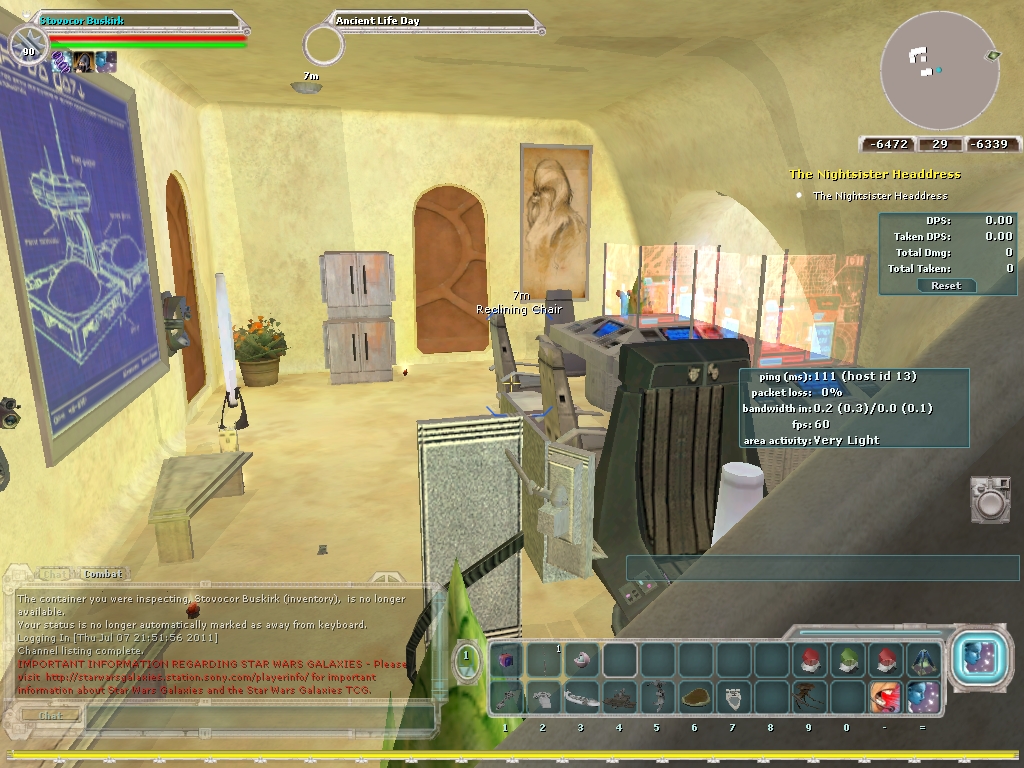Select the white armor chest piece slot
The image size is (1024, 768).
[732, 696]
